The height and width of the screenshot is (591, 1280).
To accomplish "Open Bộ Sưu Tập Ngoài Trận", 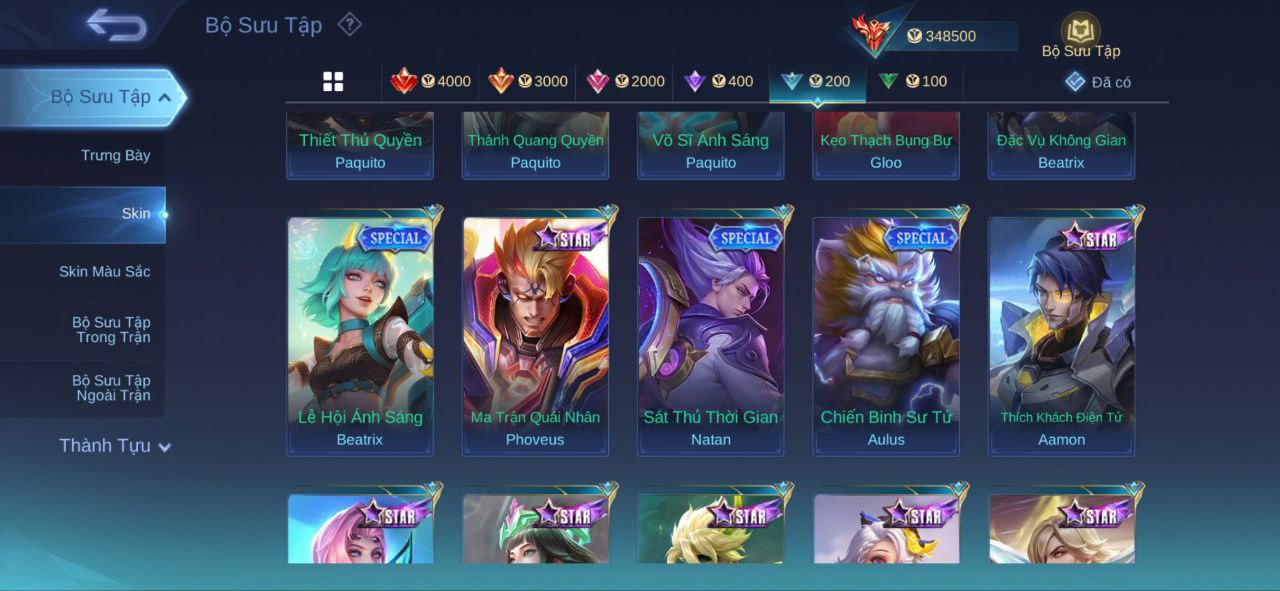I will pos(110,388).
